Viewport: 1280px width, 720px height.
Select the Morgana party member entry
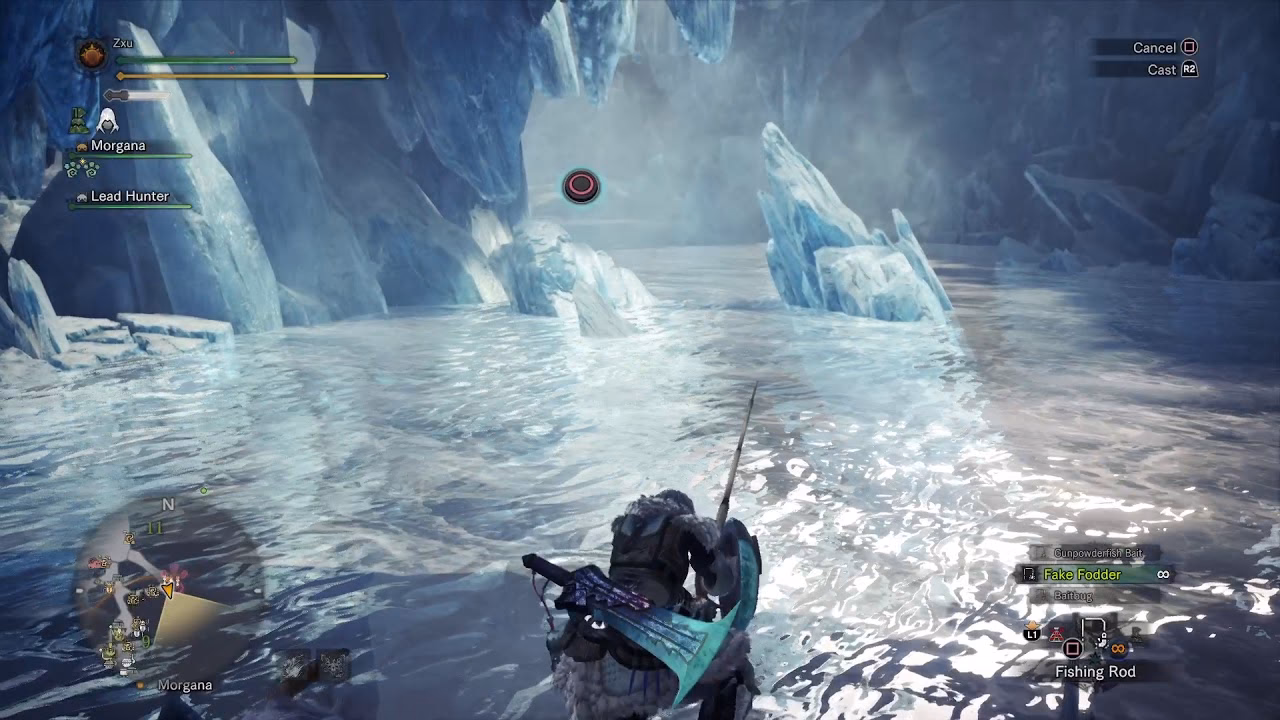click(x=120, y=145)
